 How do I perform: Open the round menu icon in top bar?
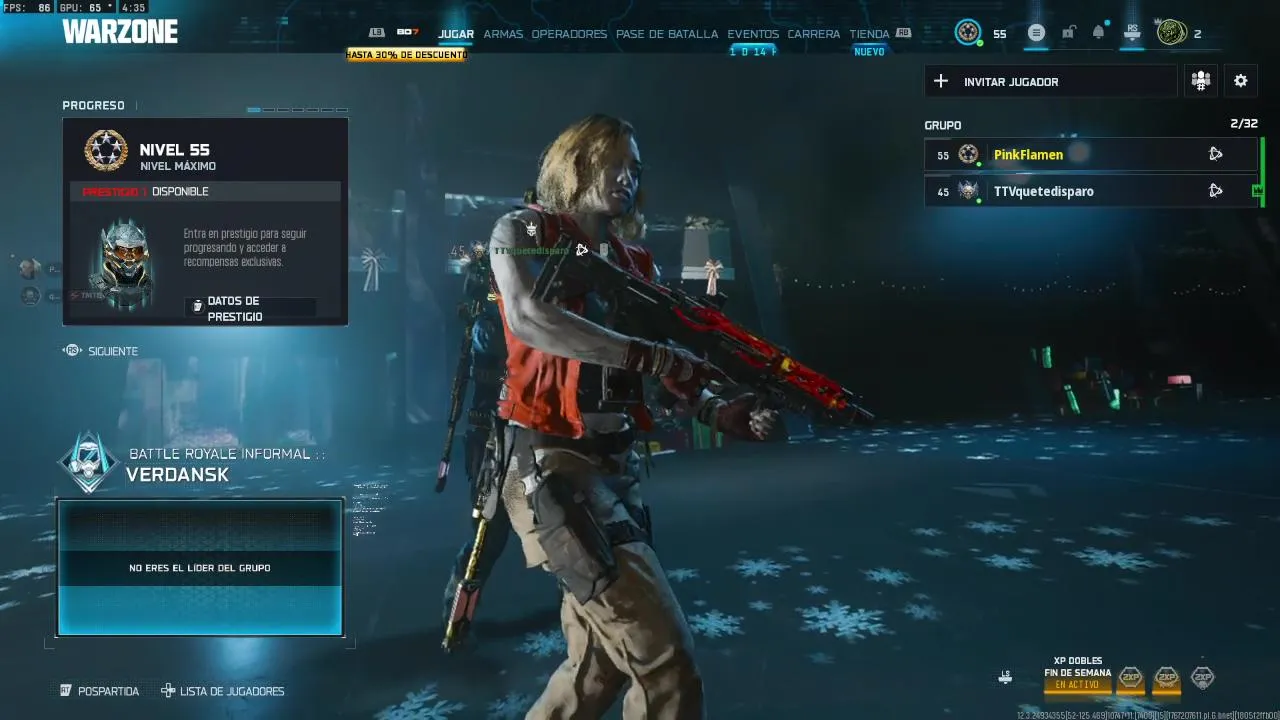pos(1036,33)
